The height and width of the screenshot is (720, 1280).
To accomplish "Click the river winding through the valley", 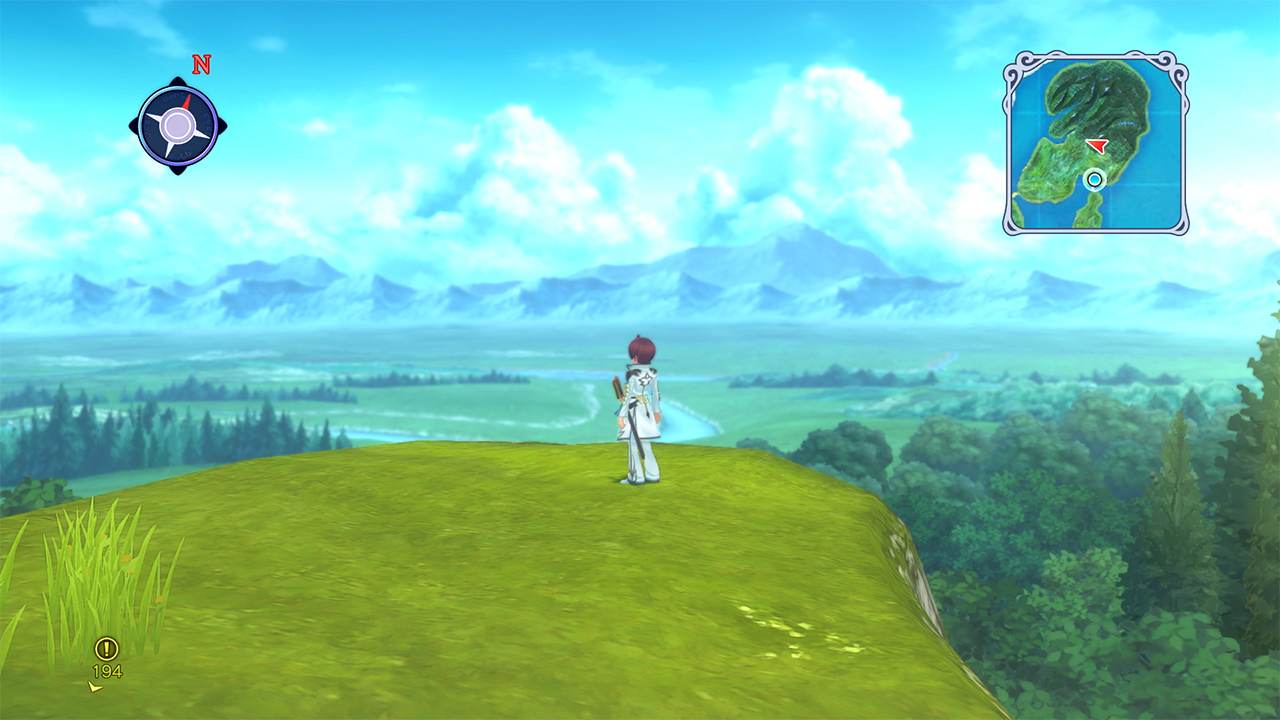I will click(690, 420).
